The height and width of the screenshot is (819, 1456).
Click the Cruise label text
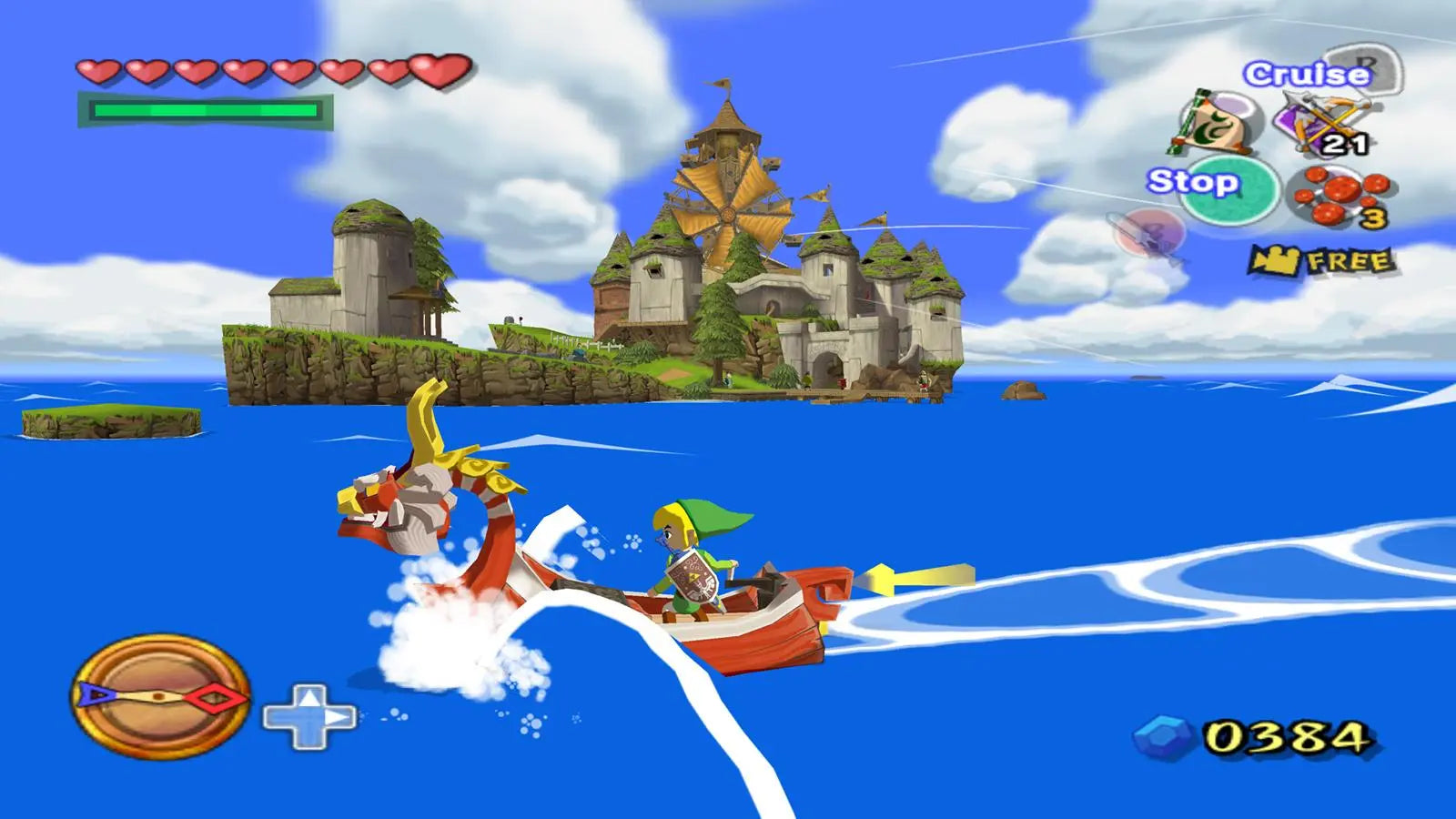1306,75
